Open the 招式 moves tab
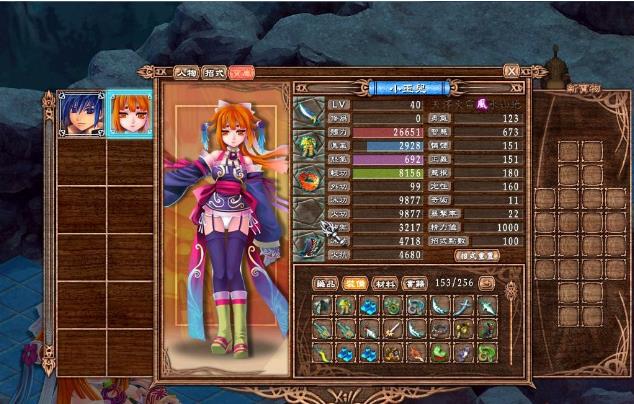Image resolution: width=634 pixels, height=404 pixels. tap(213, 73)
